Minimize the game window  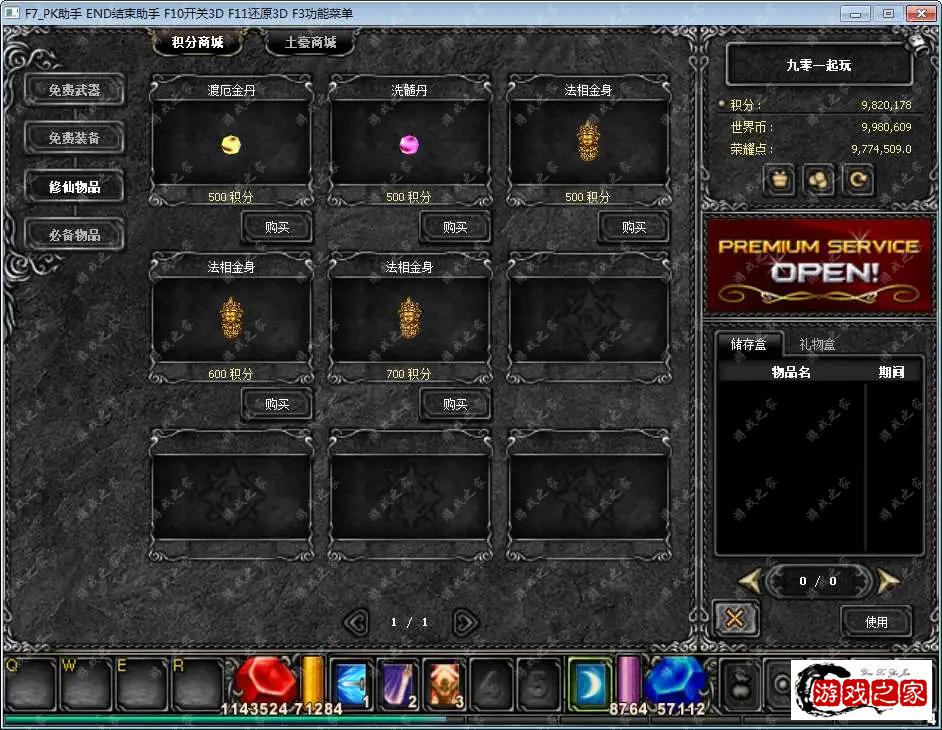pos(854,13)
